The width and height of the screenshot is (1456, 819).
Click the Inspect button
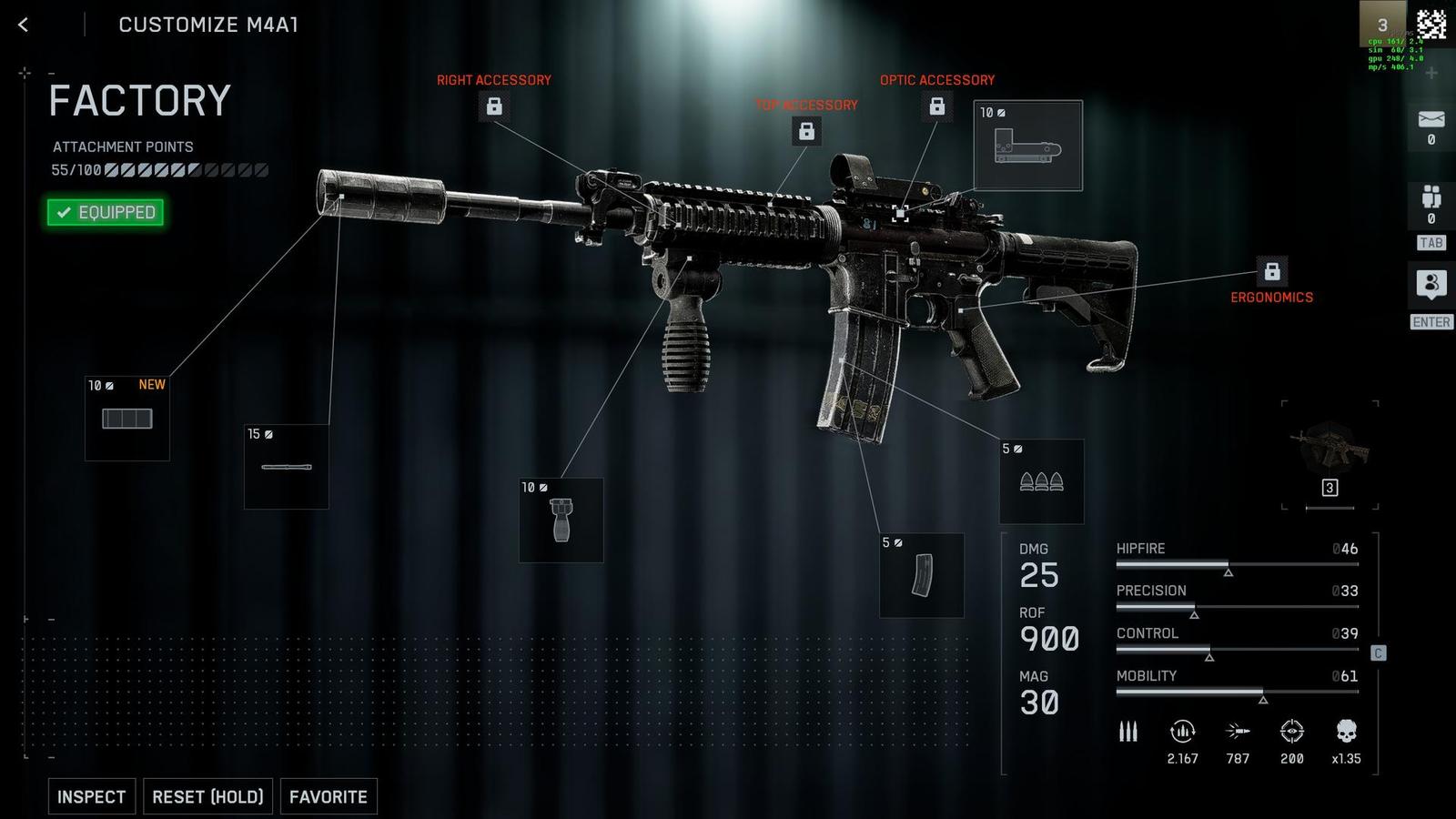(92, 796)
